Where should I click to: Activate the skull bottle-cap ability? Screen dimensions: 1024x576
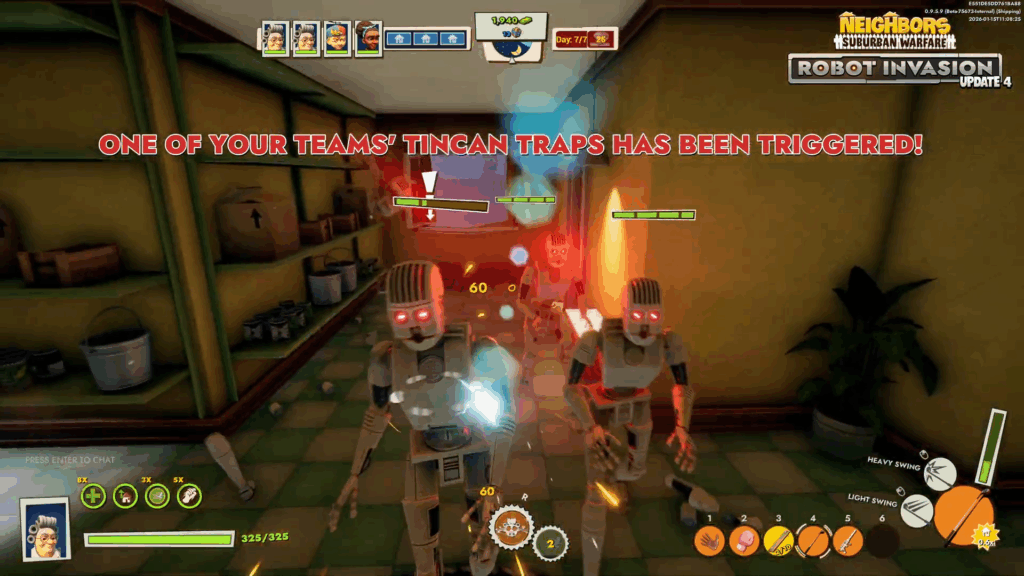click(510, 527)
